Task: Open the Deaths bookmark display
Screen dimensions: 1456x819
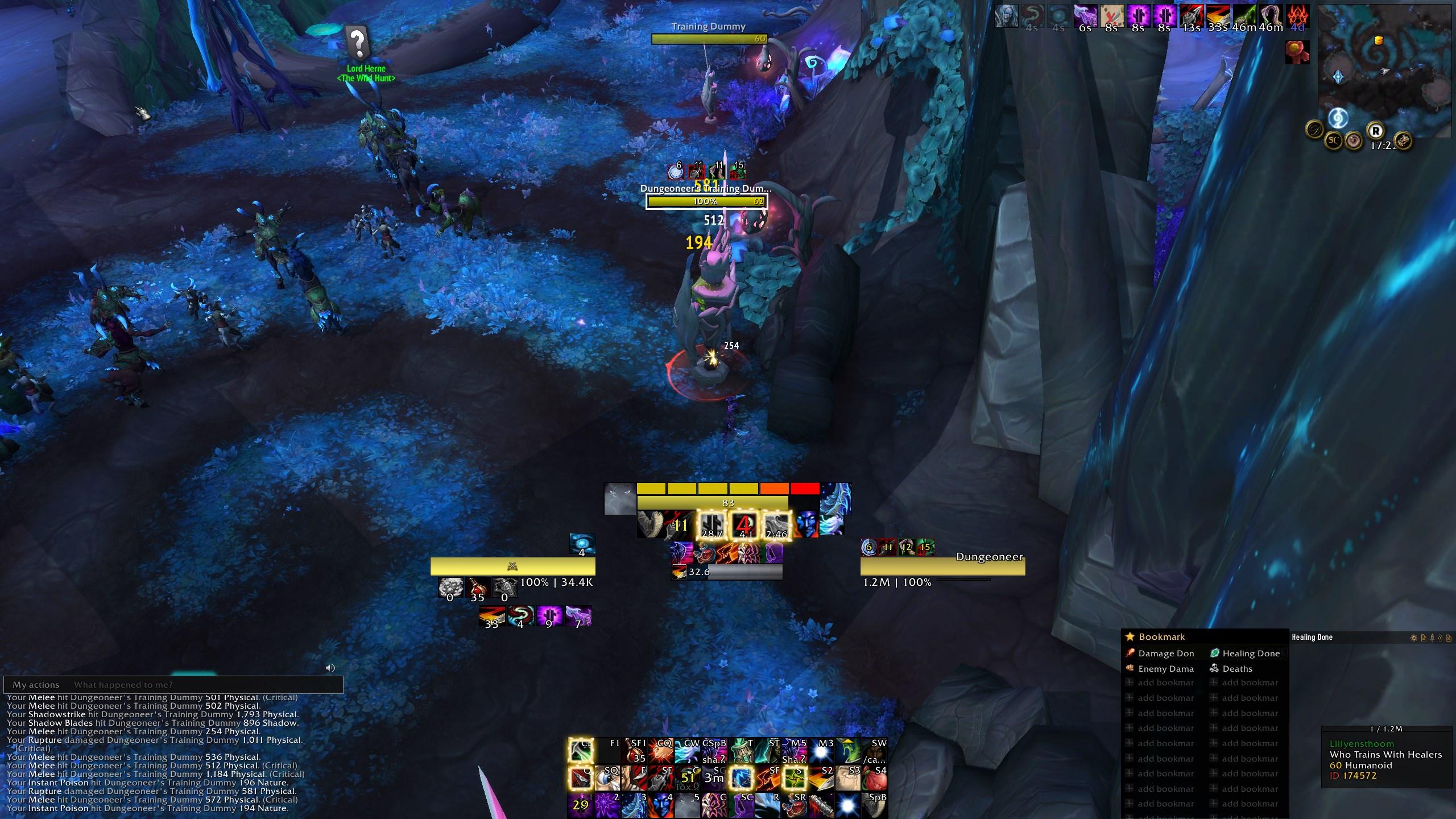Action: click(1237, 669)
